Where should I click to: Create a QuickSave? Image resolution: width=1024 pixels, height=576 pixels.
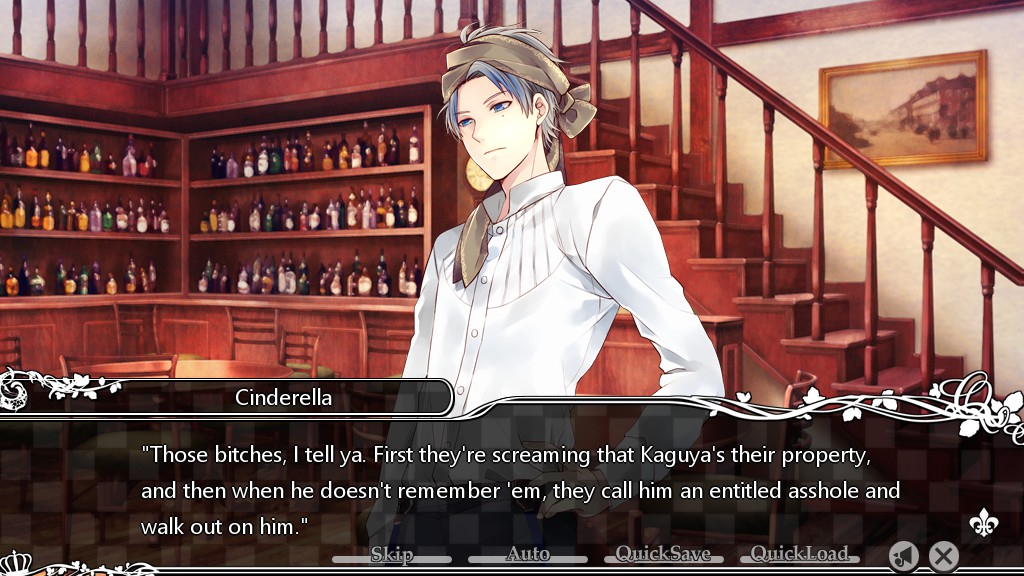[663, 554]
